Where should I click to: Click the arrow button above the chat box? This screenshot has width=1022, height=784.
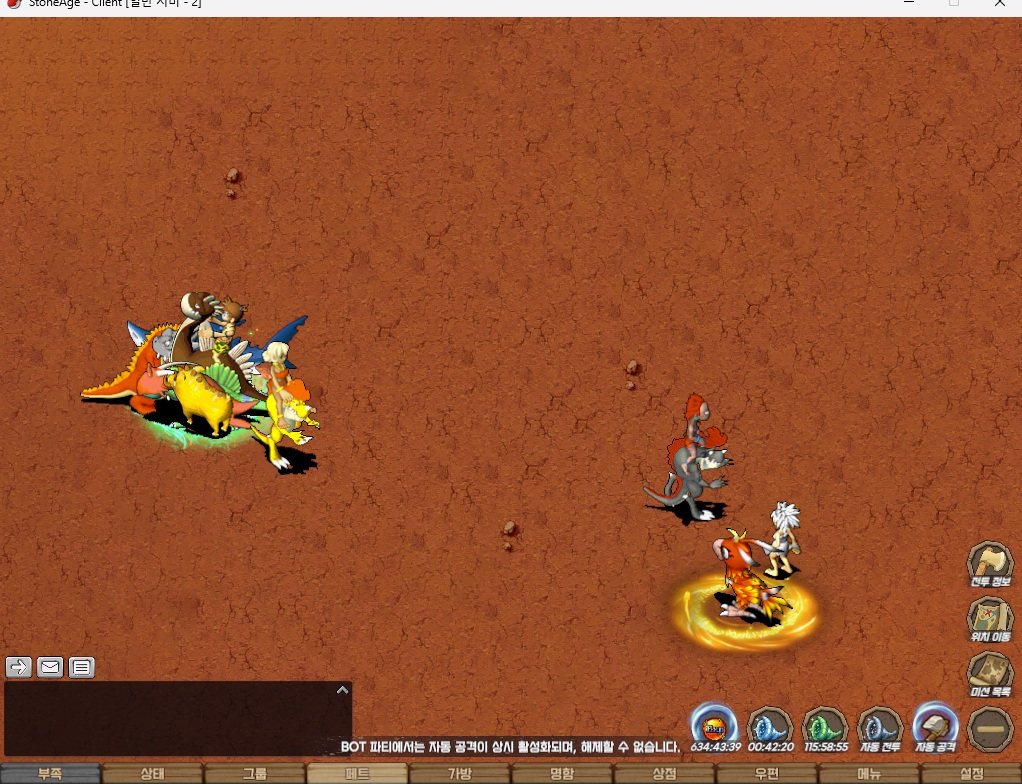coord(19,667)
